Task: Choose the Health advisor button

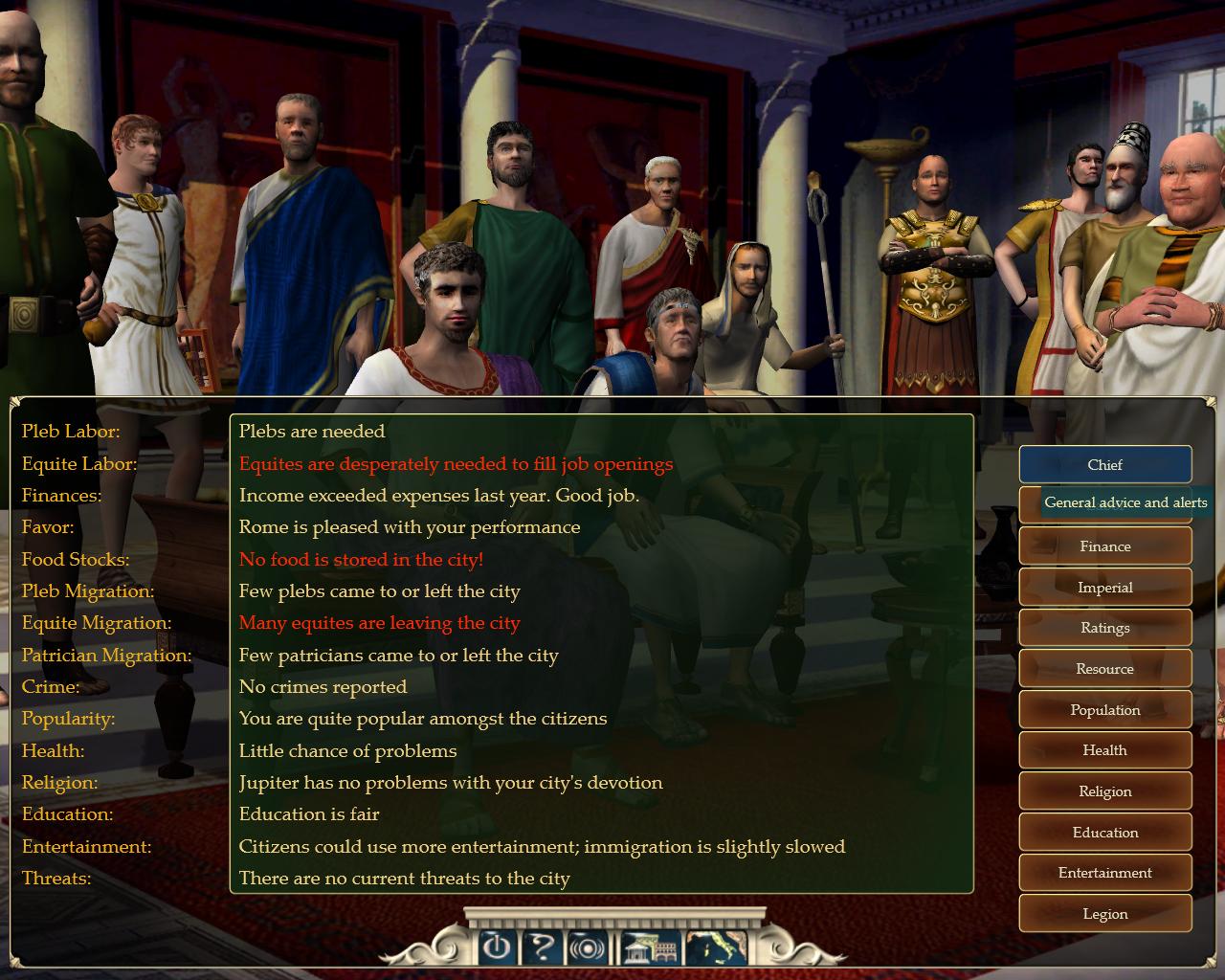Action: pos(1104,750)
